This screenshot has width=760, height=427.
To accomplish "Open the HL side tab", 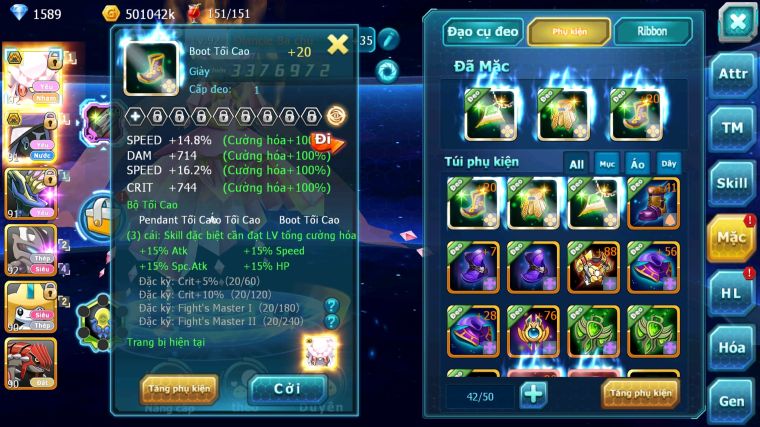I will click(x=733, y=292).
